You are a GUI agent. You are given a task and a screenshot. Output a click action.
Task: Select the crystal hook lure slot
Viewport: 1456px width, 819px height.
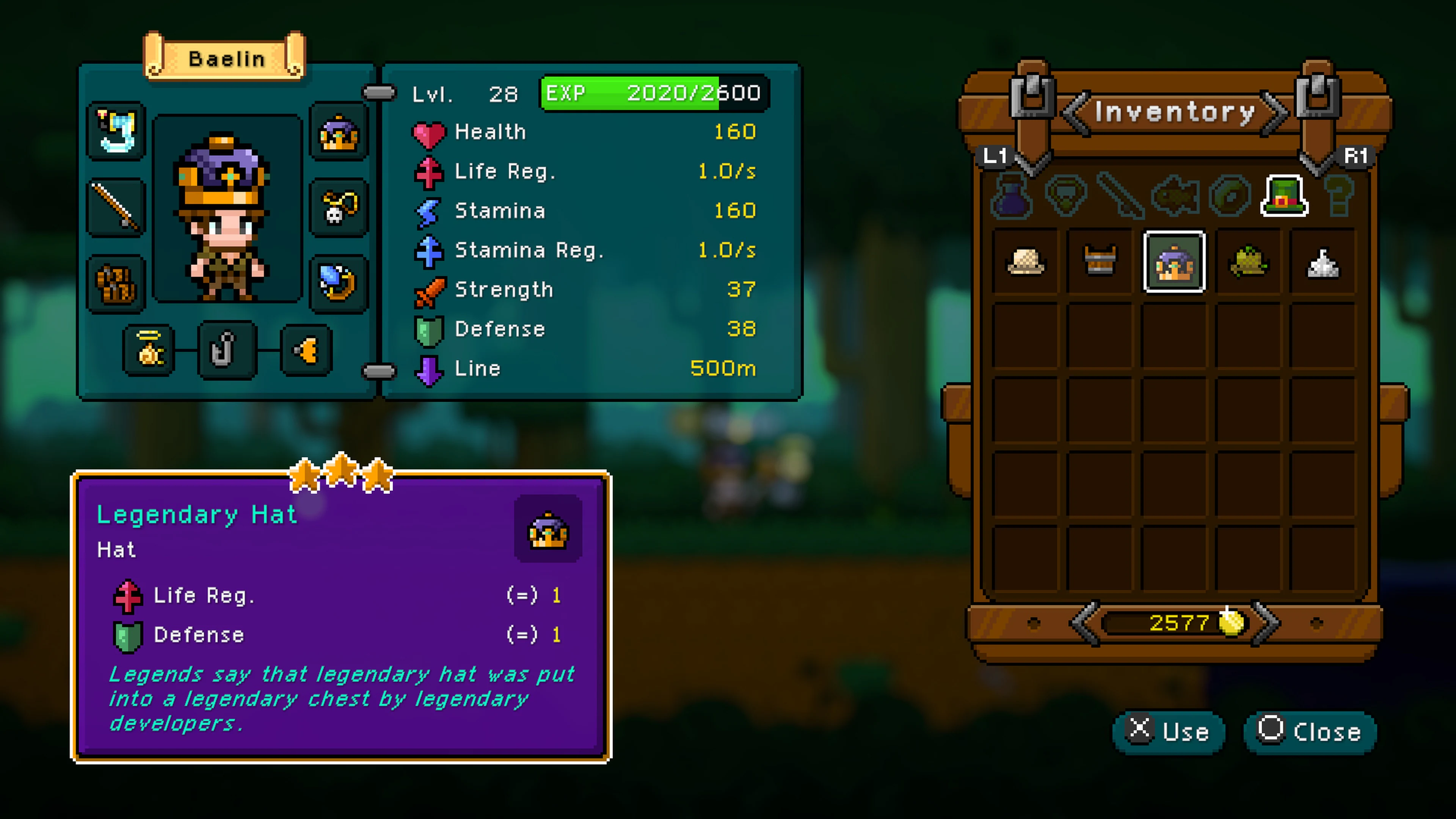point(116,131)
